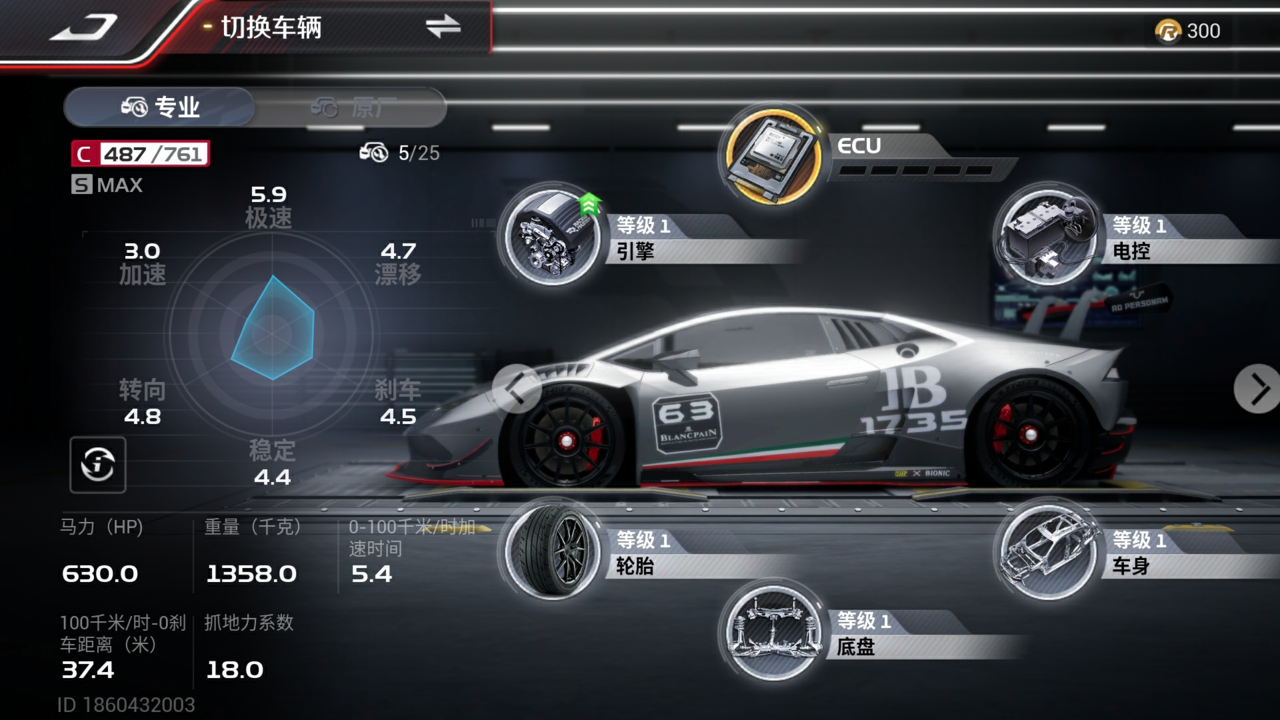This screenshot has height=720, width=1280.
Task: Switch to the 原厂 stock tab
Action: [x=352, y=107]
